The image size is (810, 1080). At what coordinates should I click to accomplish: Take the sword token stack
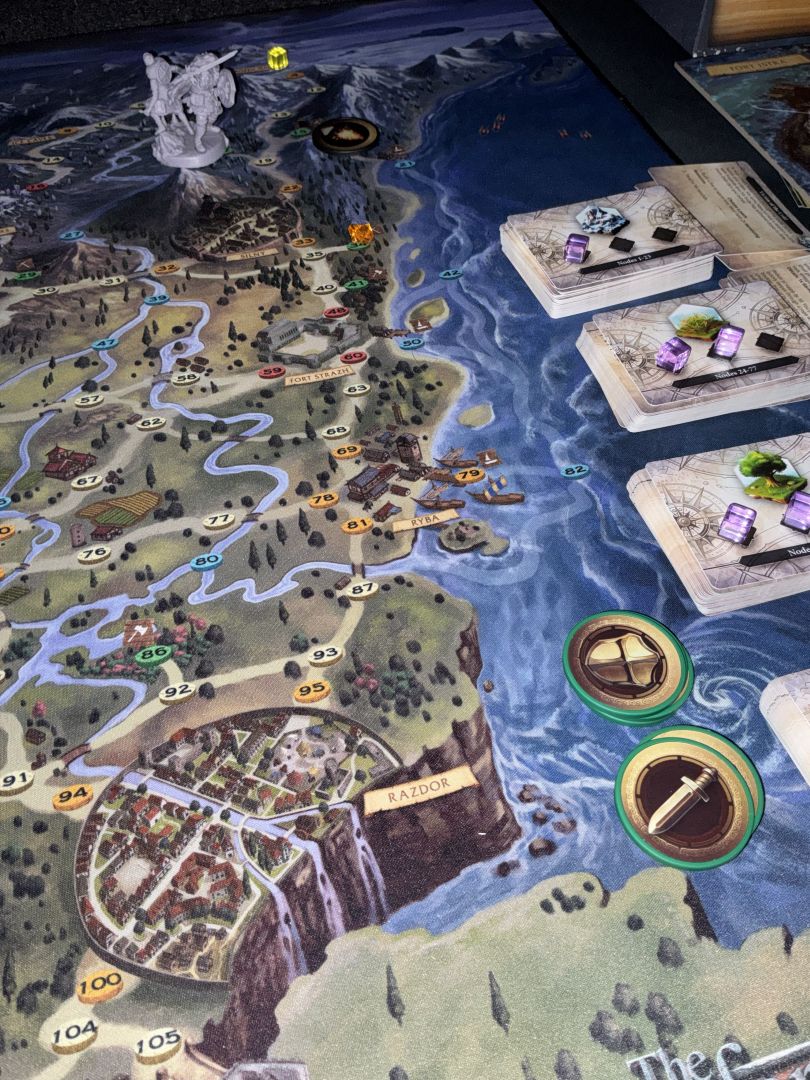pos(687,795)
